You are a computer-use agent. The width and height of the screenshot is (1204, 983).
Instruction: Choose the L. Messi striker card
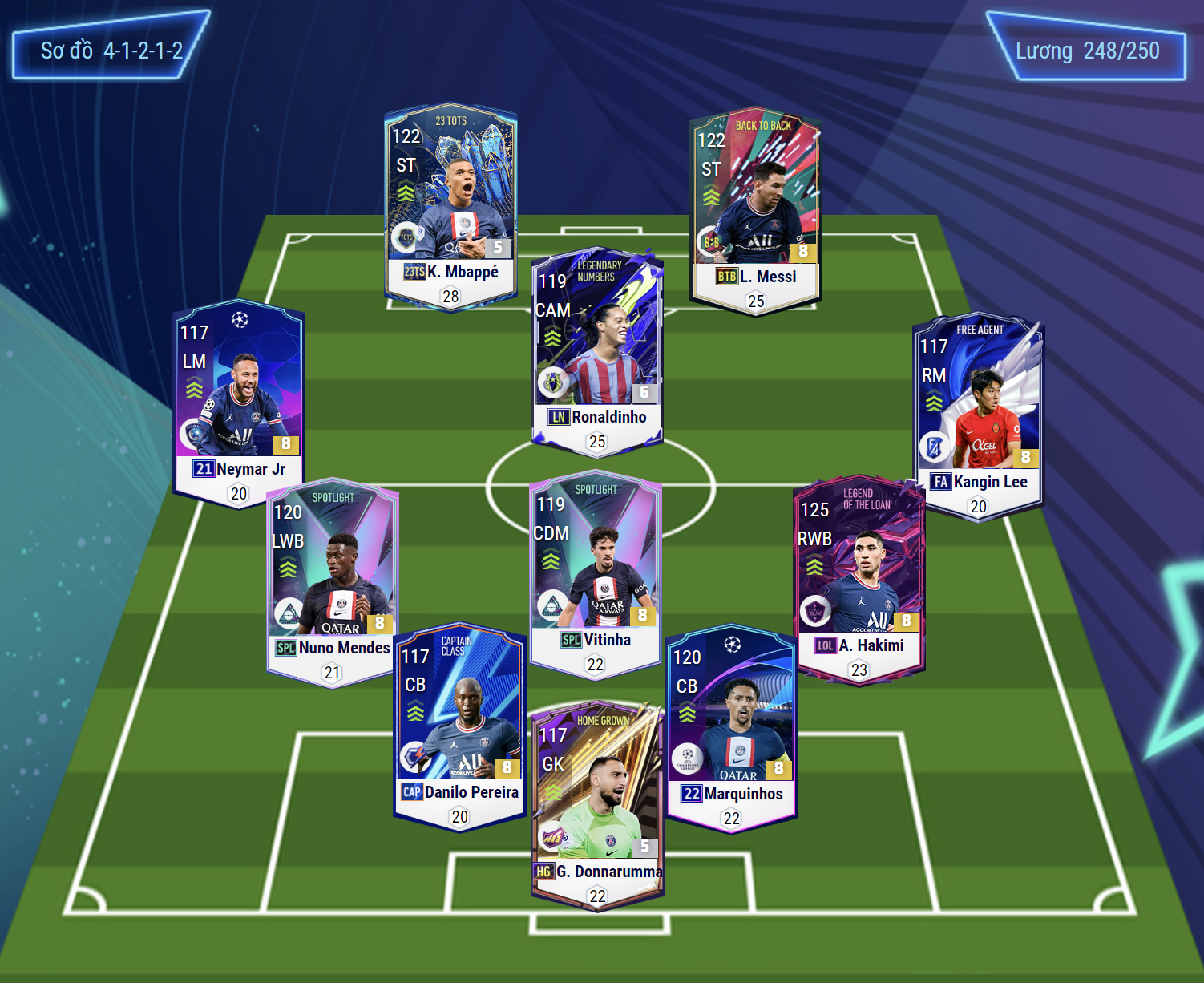tap(755, 210)
